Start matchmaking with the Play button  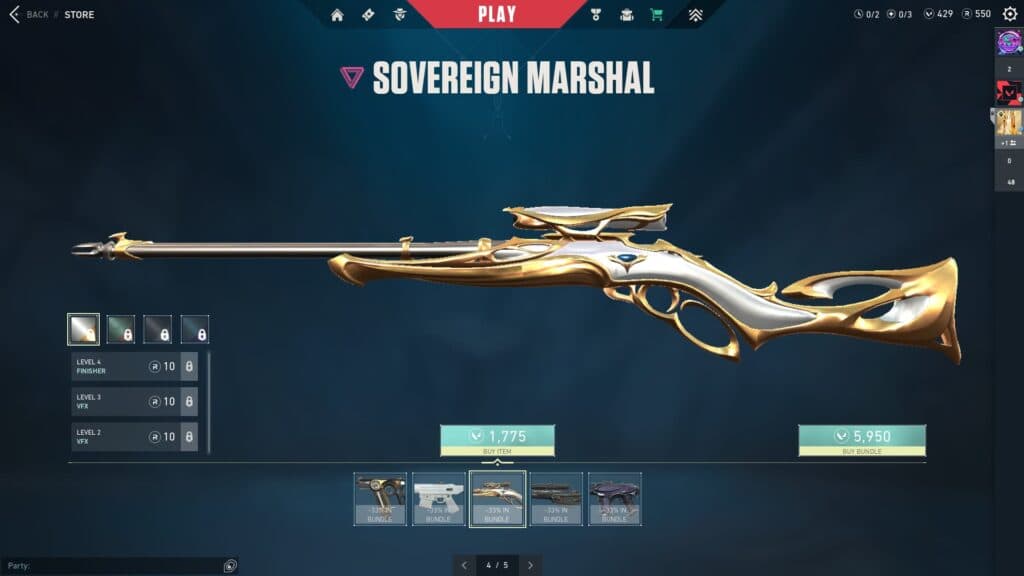click(x=497, y=14)
